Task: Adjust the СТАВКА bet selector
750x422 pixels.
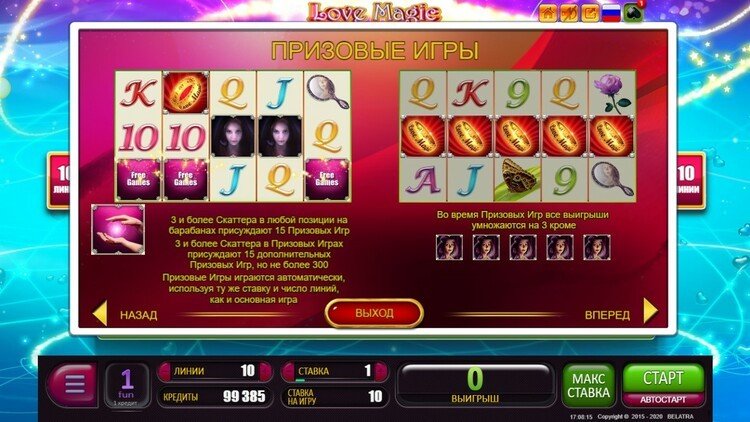Action: (335, 371)
